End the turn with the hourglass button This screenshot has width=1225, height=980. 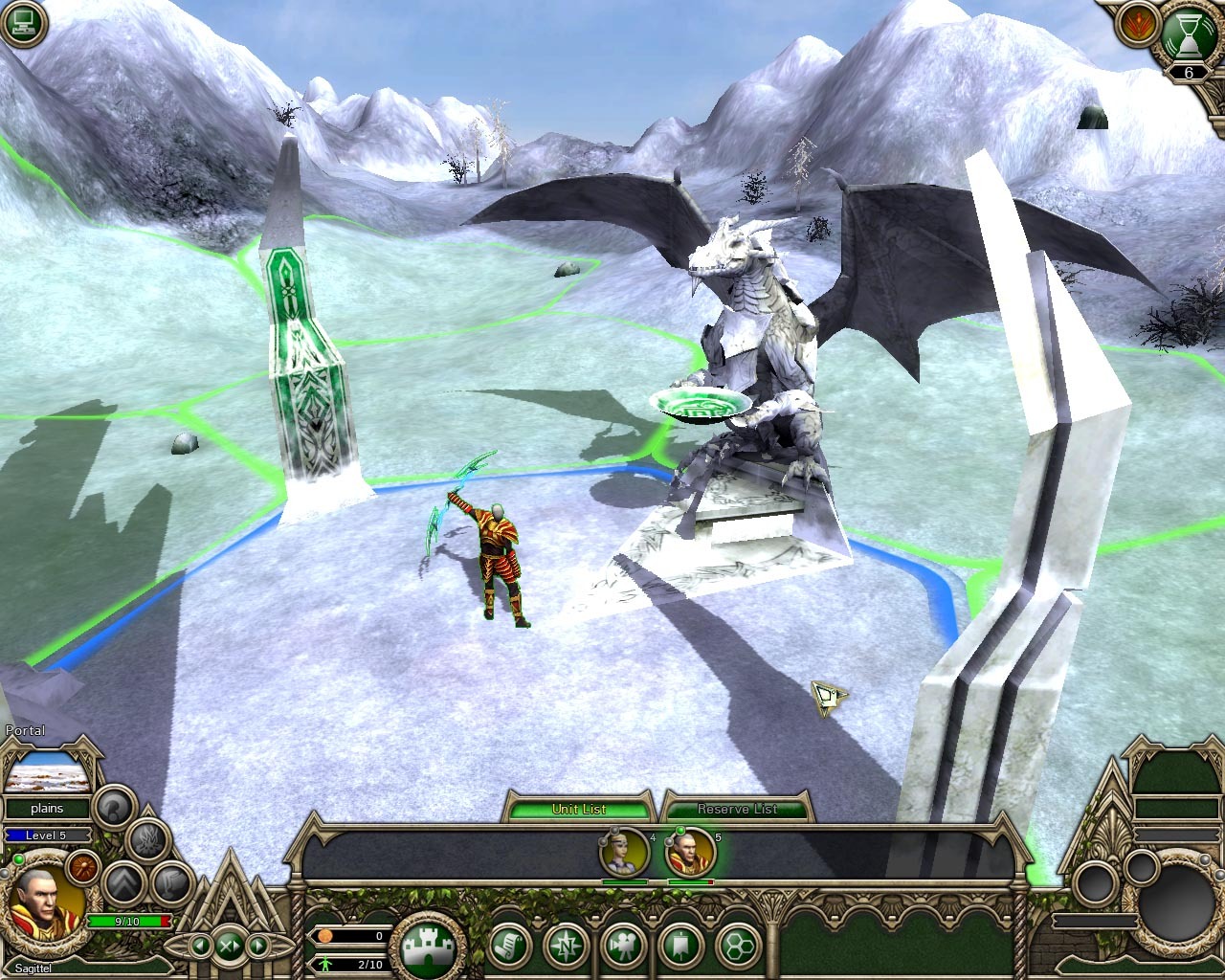(1188, 35)
